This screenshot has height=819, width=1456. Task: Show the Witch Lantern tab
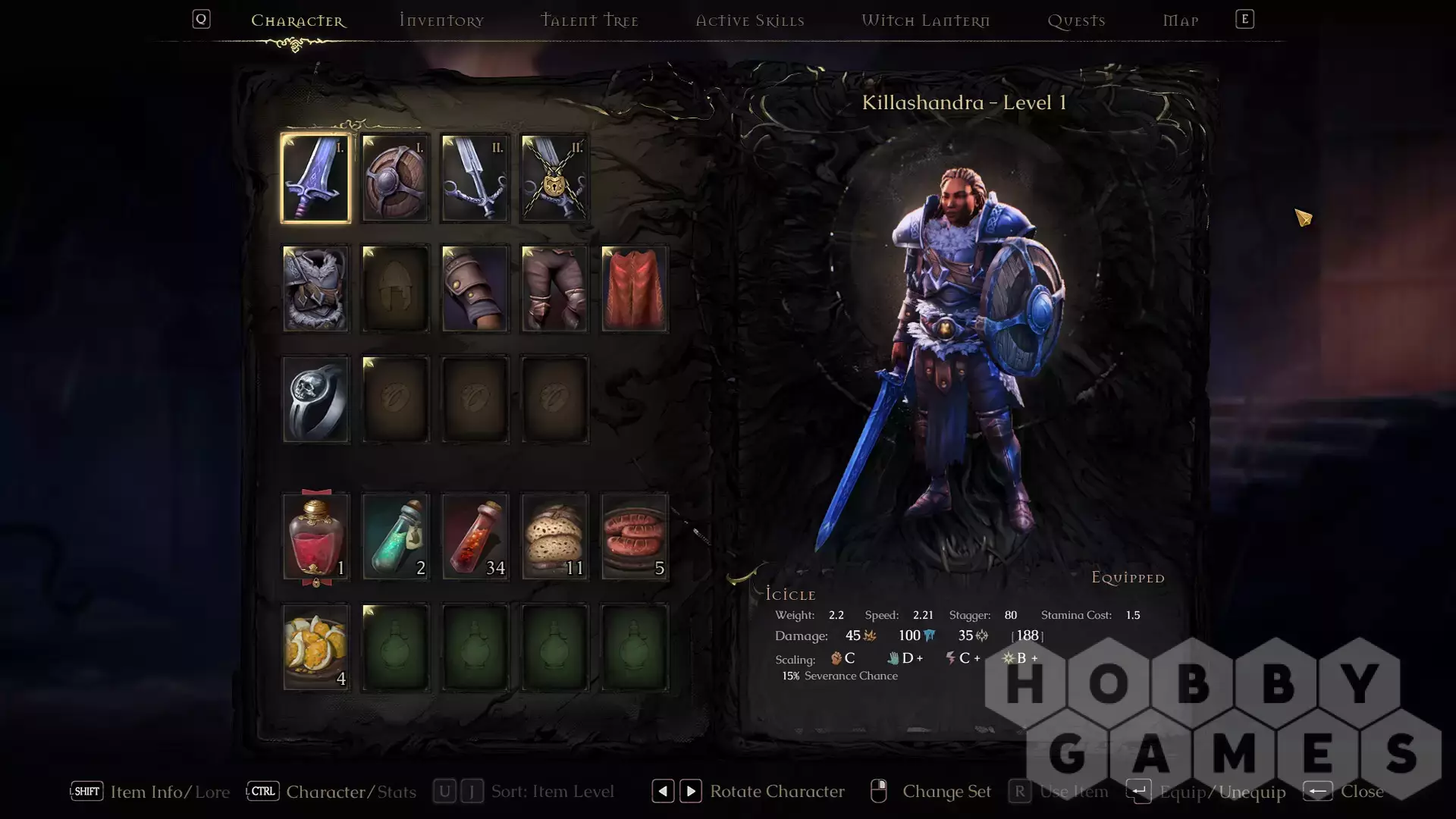click(x=925, y=20)
